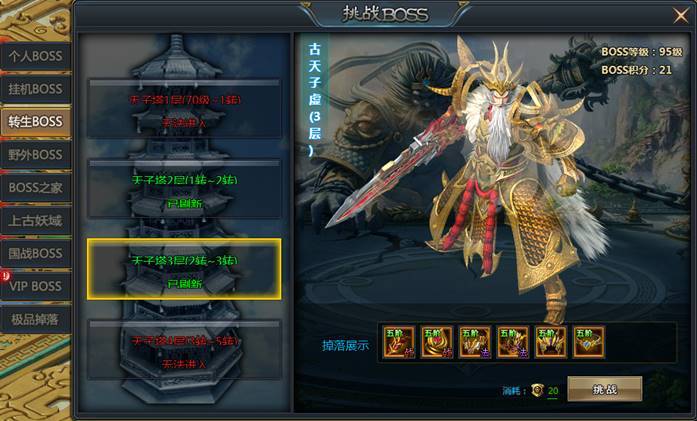The width and height of the screenshot is (697, 421).
Task: Choose the 天子塔2层 tower floor entry
Action: coord(184,189)
